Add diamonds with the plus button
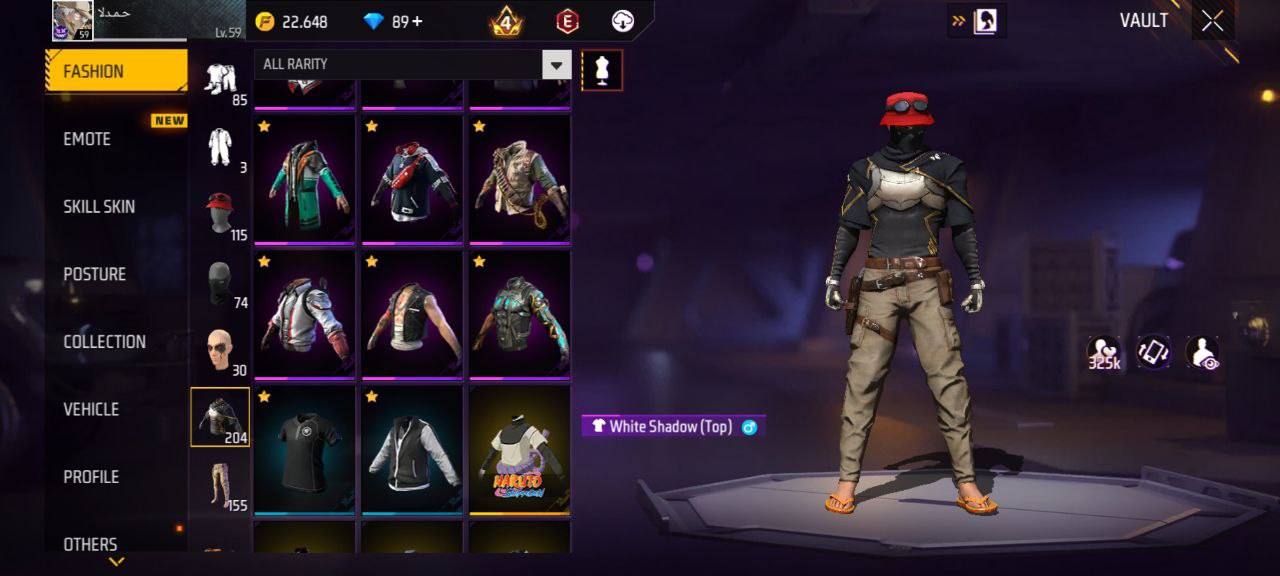Screen dimensions: 1280x576 (416, 21)
